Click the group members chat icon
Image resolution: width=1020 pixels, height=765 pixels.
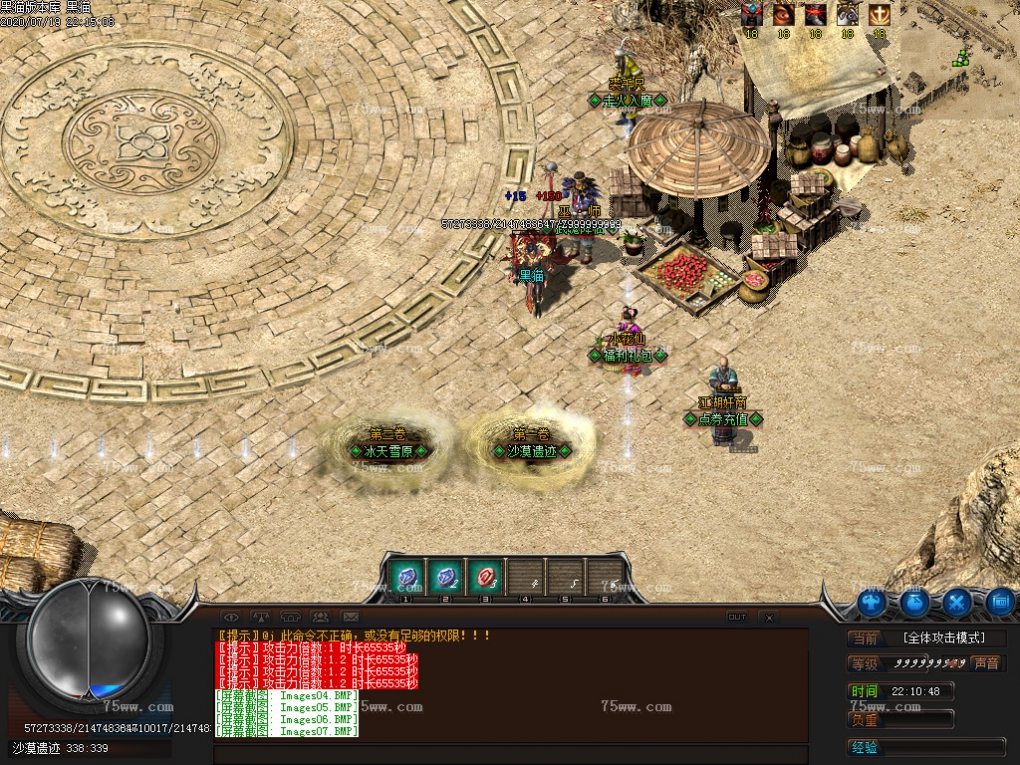320,617
